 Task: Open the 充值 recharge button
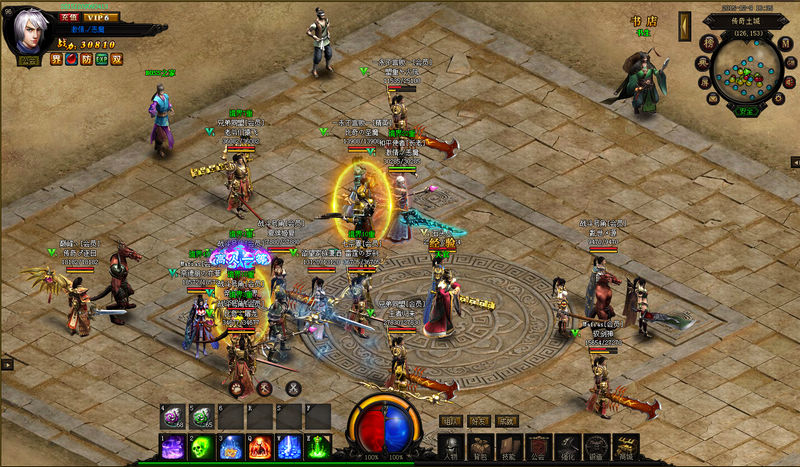(x=67, y=17)
